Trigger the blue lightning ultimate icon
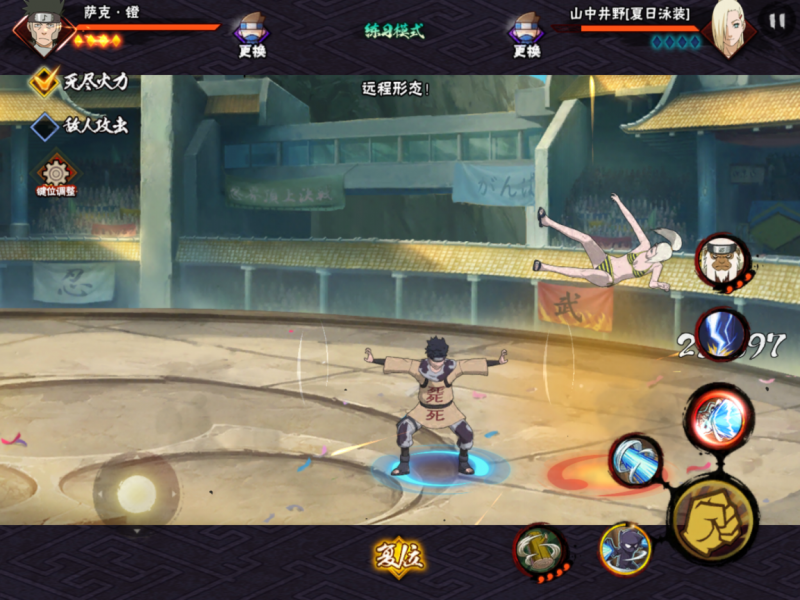800x600 pixels. point(722,335)
